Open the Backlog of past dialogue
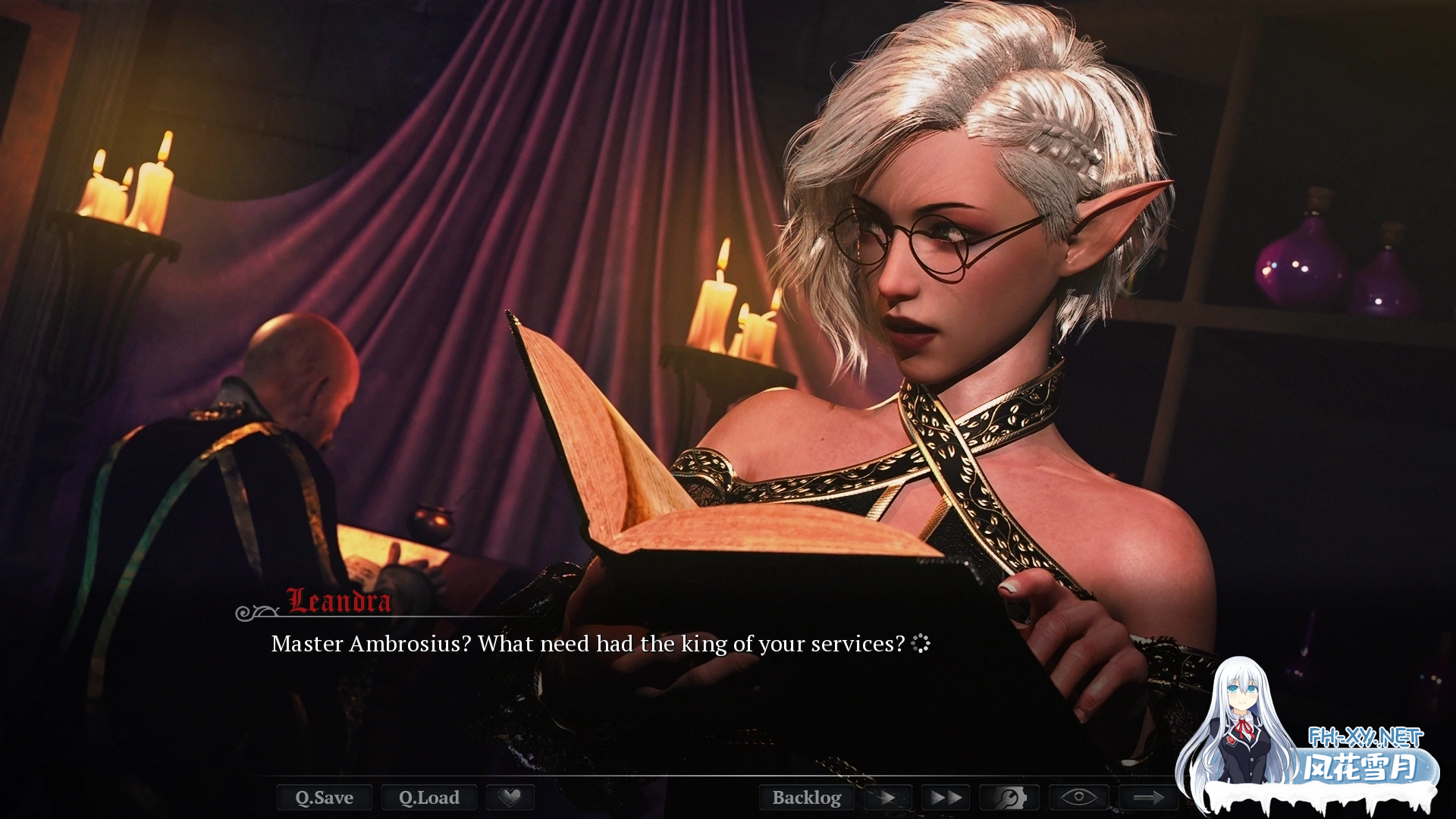The width and height of the screenshot is (1456, 819). coord(806,797)
